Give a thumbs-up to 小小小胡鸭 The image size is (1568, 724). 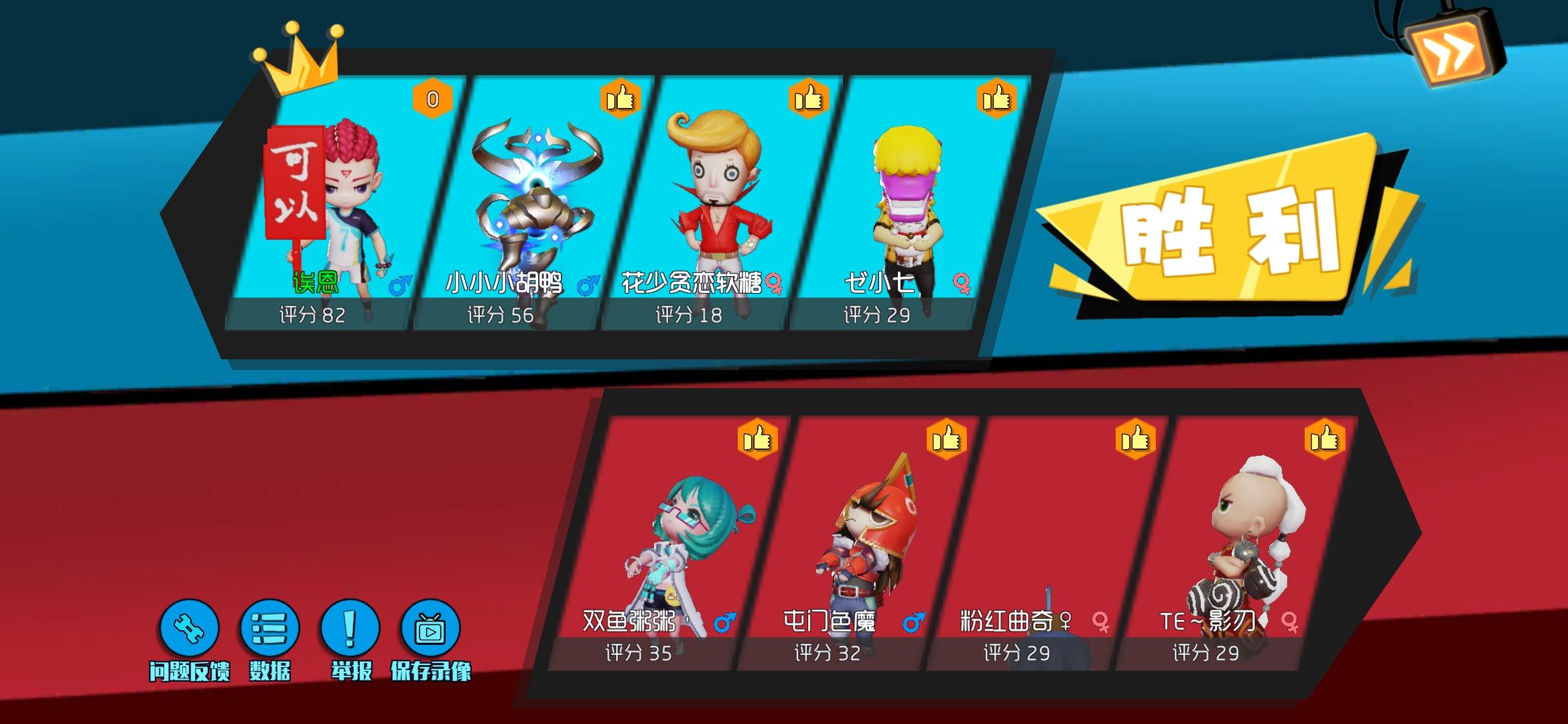pos(620,99)
